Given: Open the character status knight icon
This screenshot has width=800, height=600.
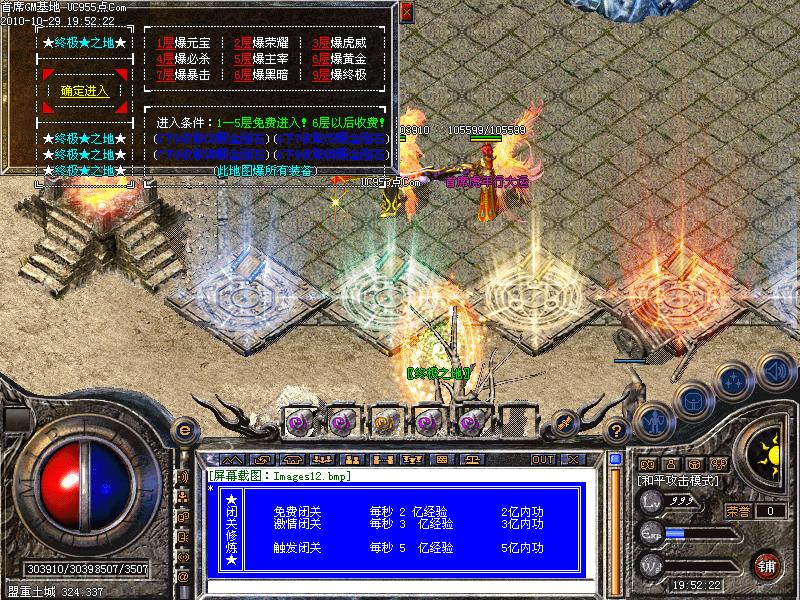Looking at the screenshot, I should click(653, 420).
